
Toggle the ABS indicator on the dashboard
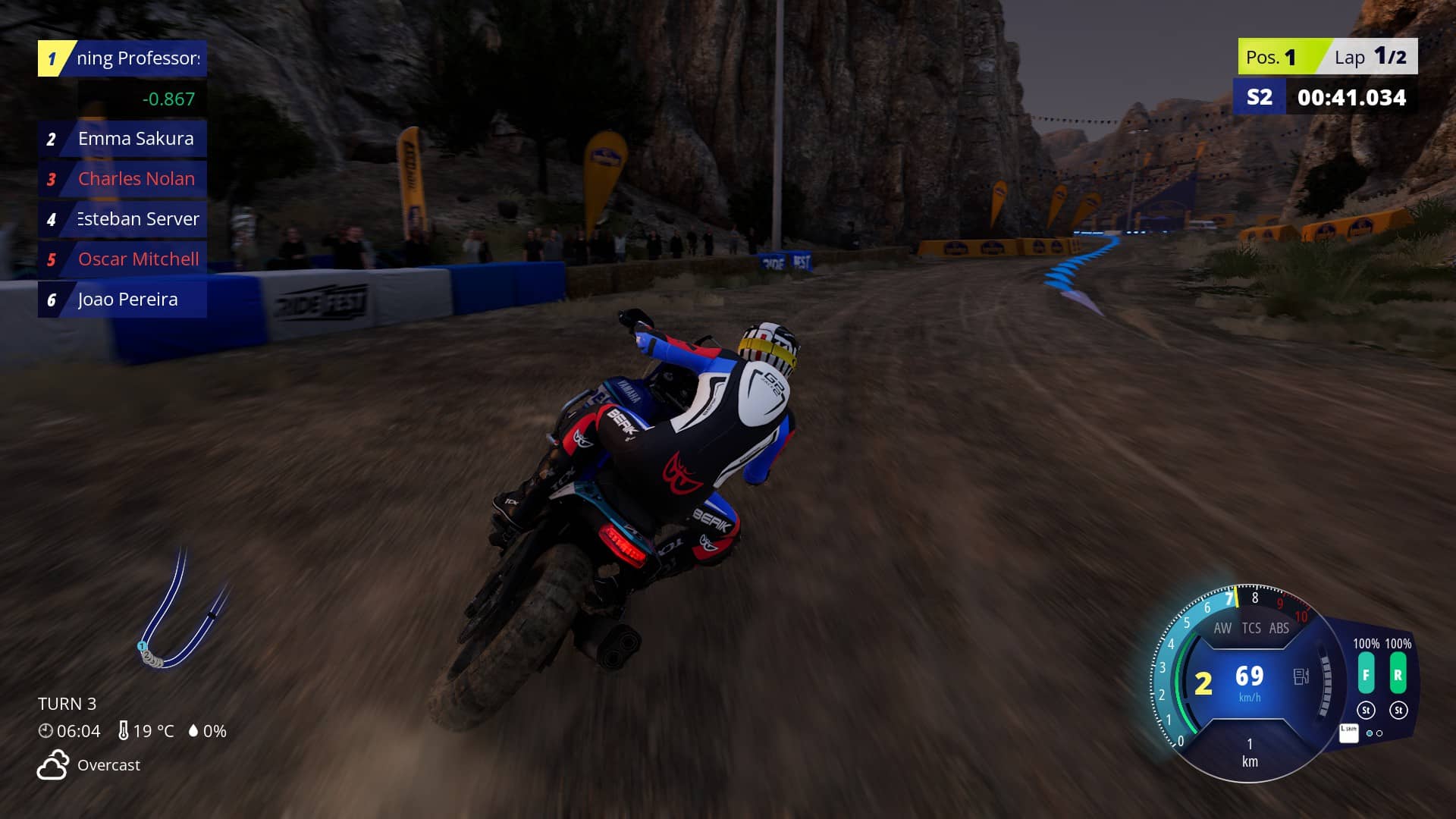coord(1279,628)
